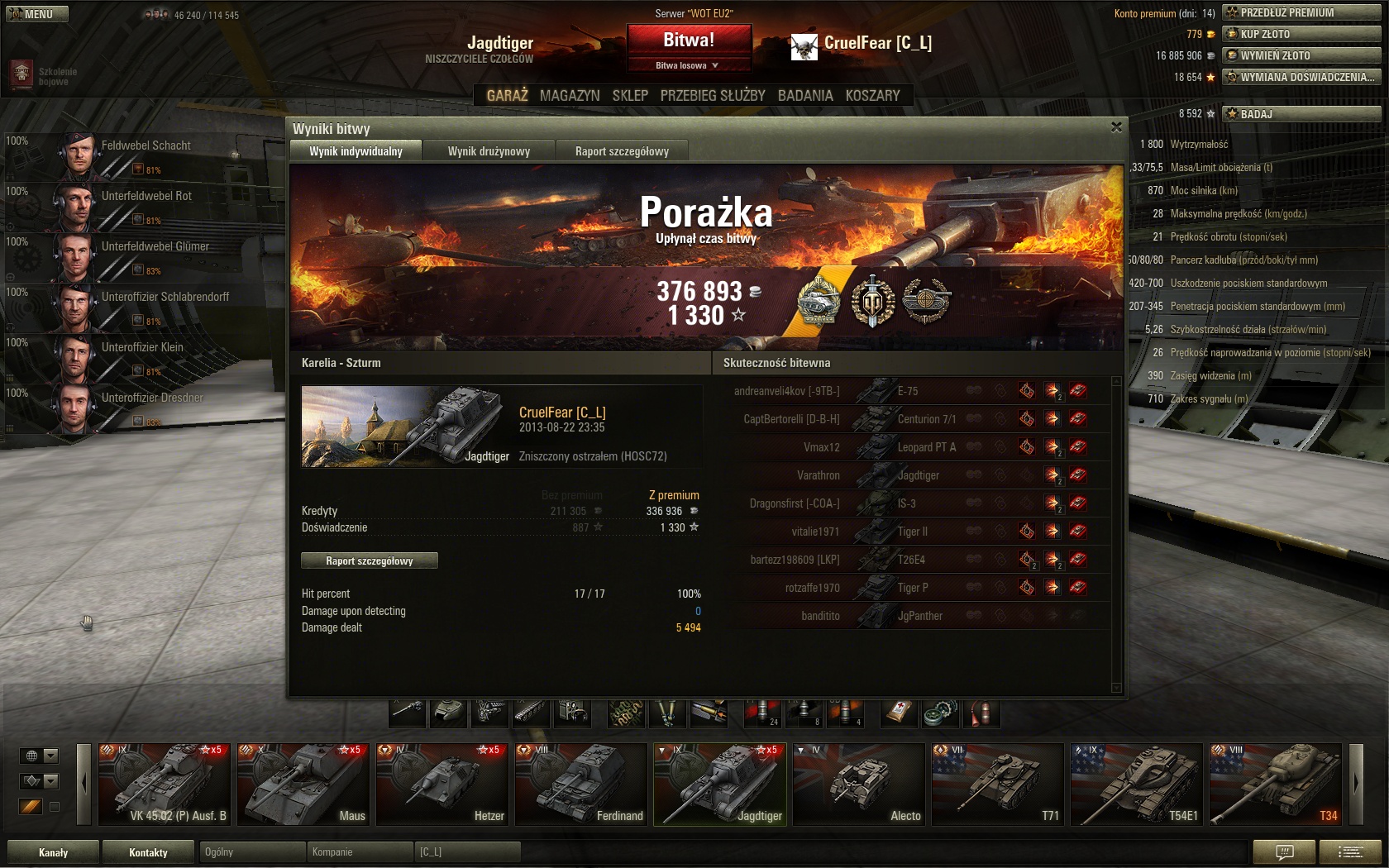Close the Wyniki bitwy window

click(x=1116, y=127)
